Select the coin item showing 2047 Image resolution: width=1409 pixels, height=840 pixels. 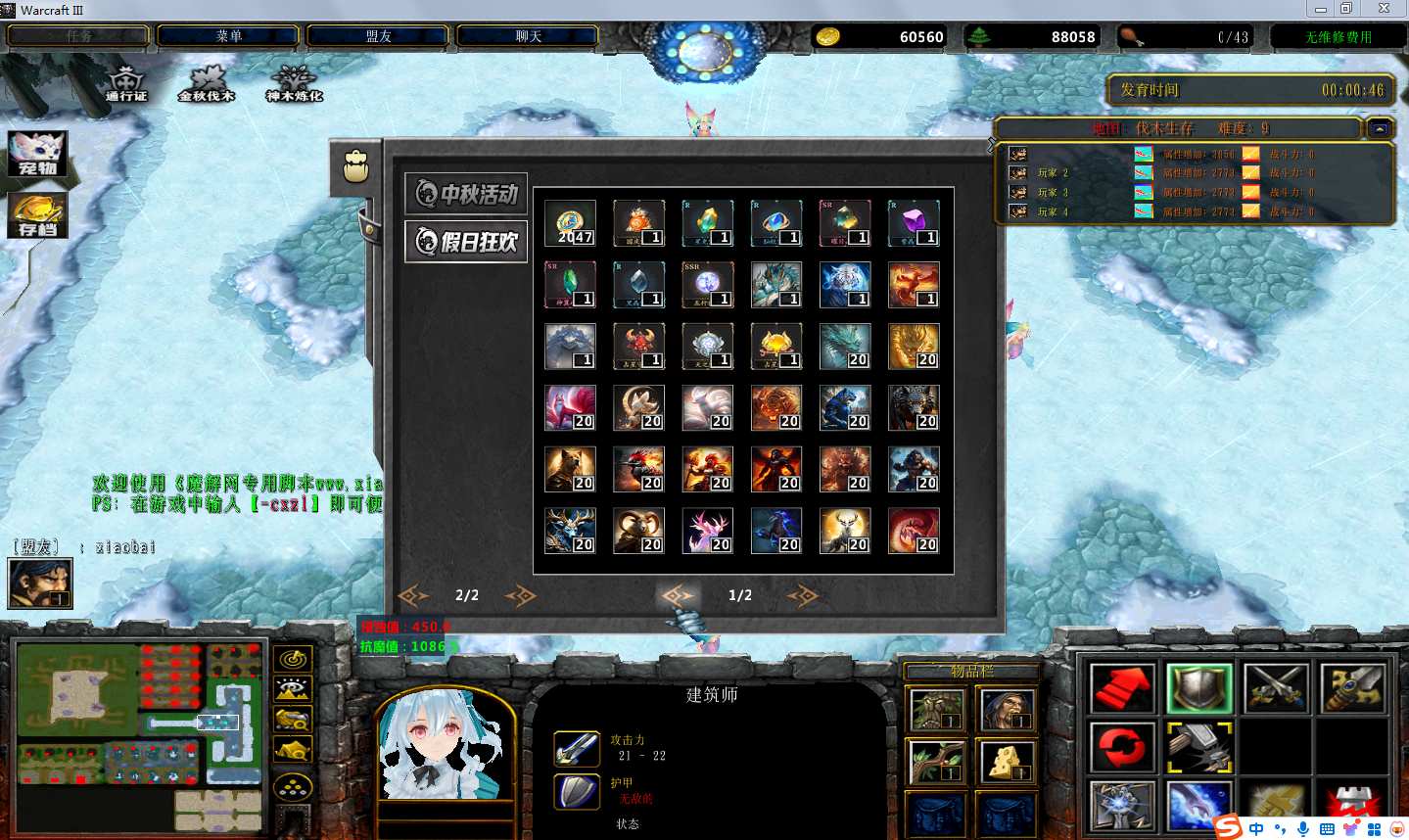(571, 223)
